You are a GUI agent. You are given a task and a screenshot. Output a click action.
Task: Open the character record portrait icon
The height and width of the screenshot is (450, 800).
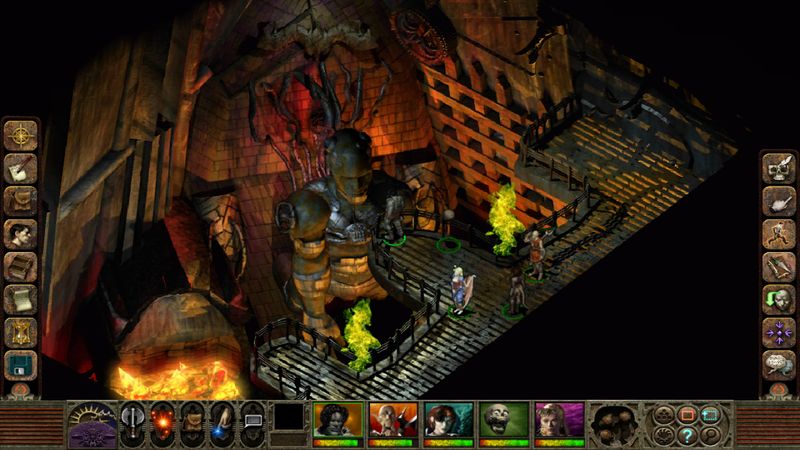(x=20, y=234)
